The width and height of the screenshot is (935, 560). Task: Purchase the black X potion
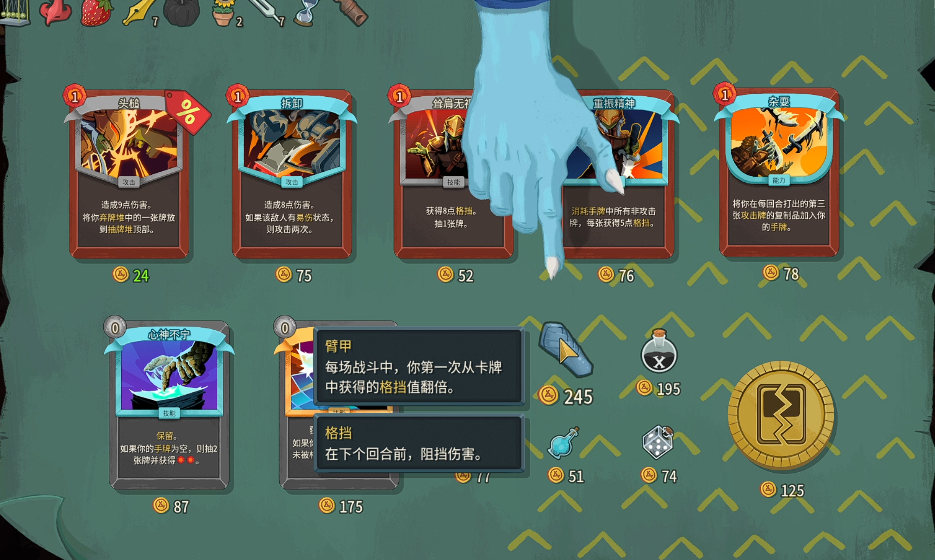click(658, 354)
